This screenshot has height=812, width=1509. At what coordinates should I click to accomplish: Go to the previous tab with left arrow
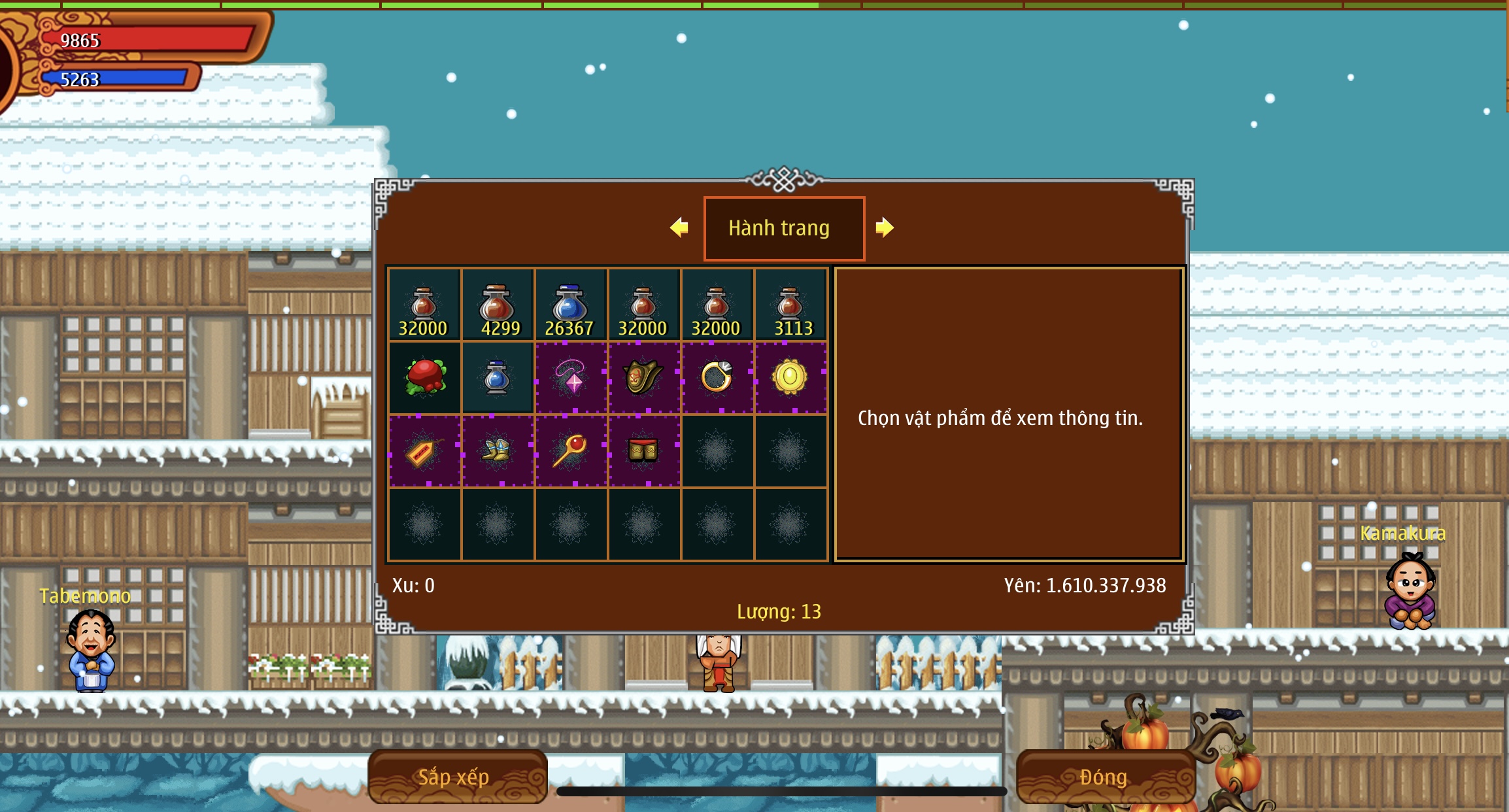[x=679, y=228]
